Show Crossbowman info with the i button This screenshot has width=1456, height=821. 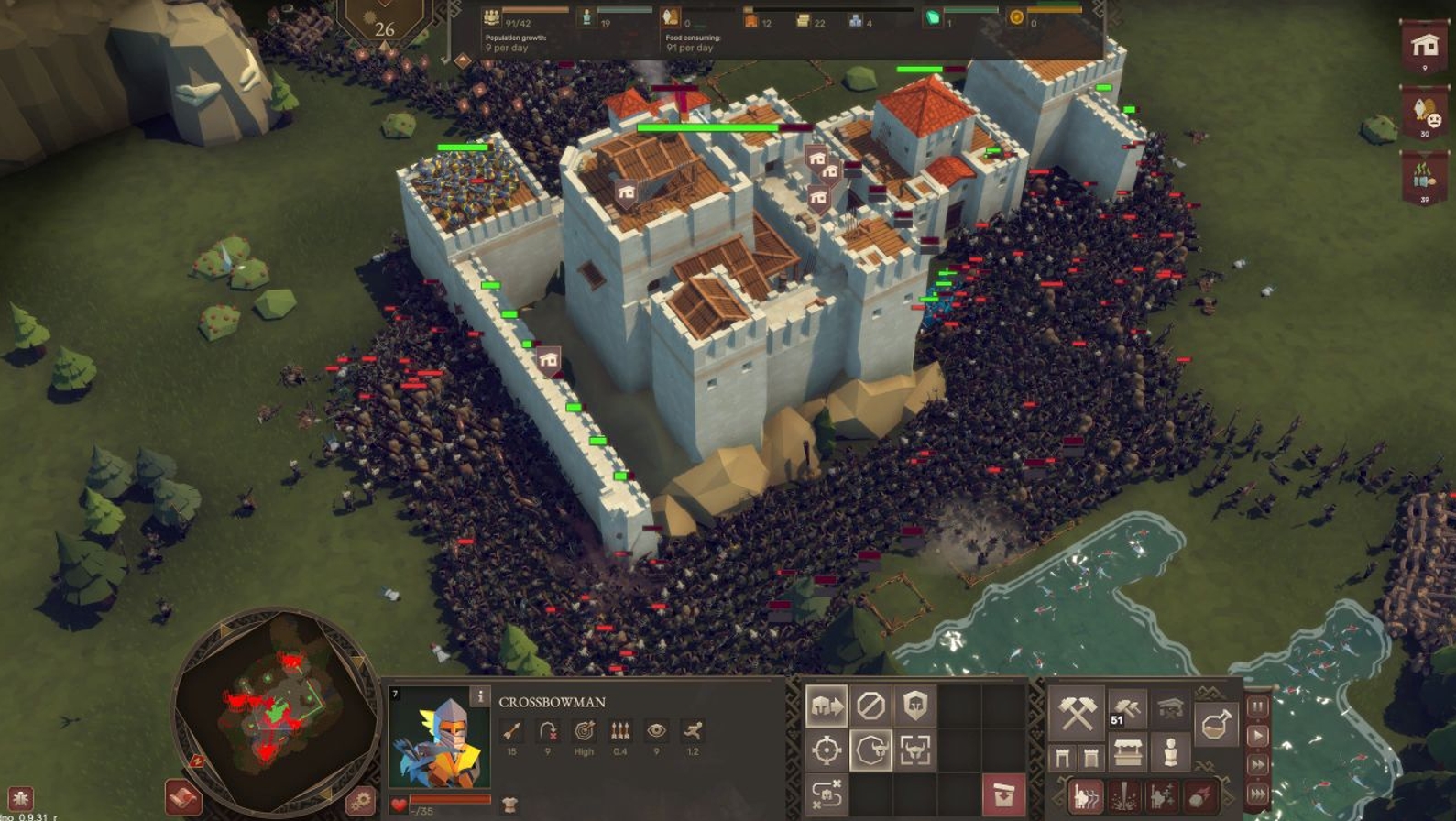tap(479, 697)
